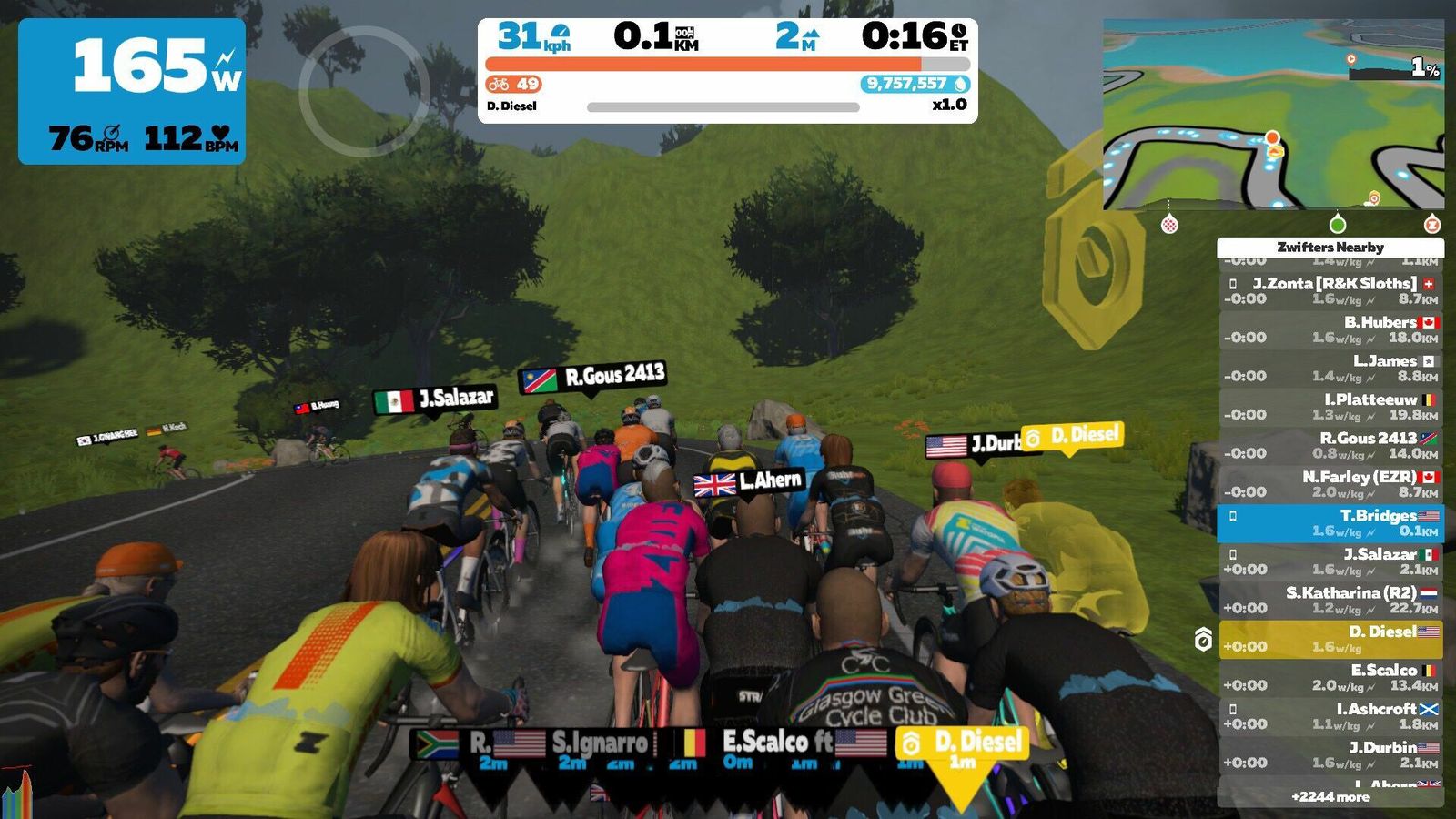Click the Zwift logo marker below the minimap
The image size is (1456, 819).
[x=1431, y=224]
